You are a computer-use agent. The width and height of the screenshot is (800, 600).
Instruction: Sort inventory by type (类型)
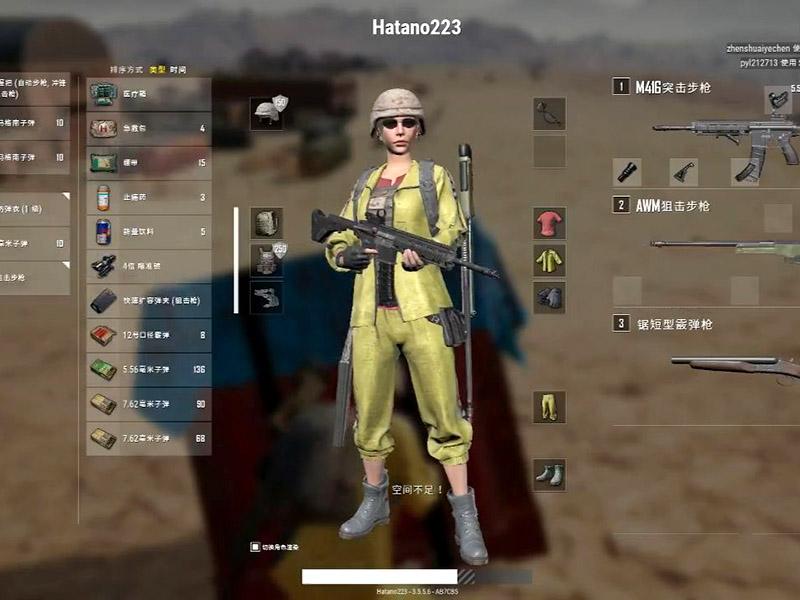pyautogui.click(x=157, y=70)
